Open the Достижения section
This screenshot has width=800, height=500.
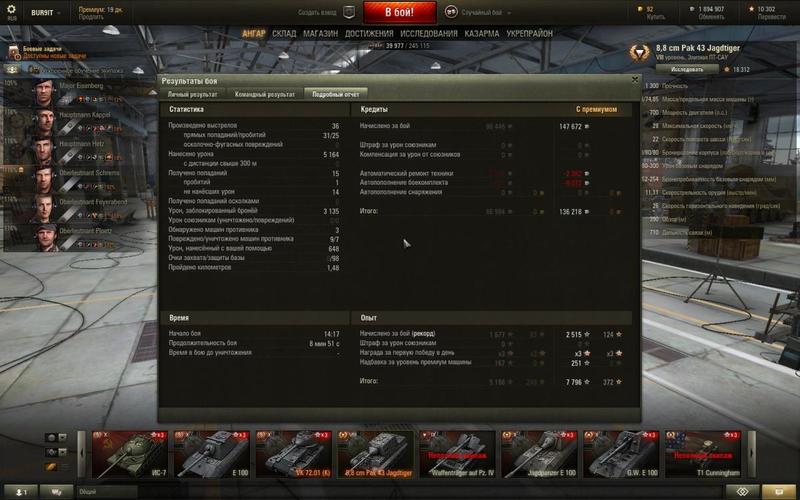[369, 33]
